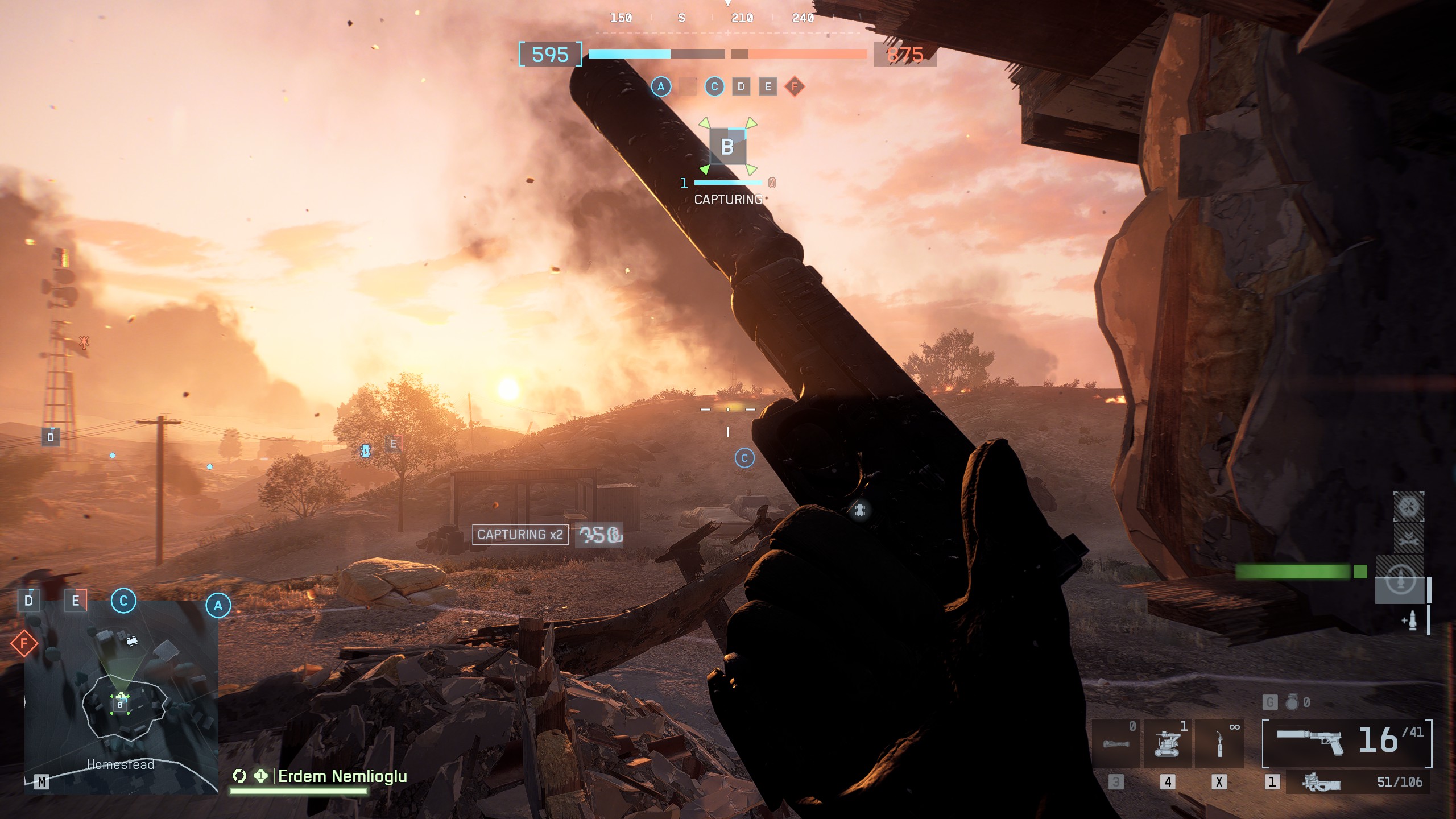
Task: Select squad member Erdem Nemlioglu
Action: 342,776
